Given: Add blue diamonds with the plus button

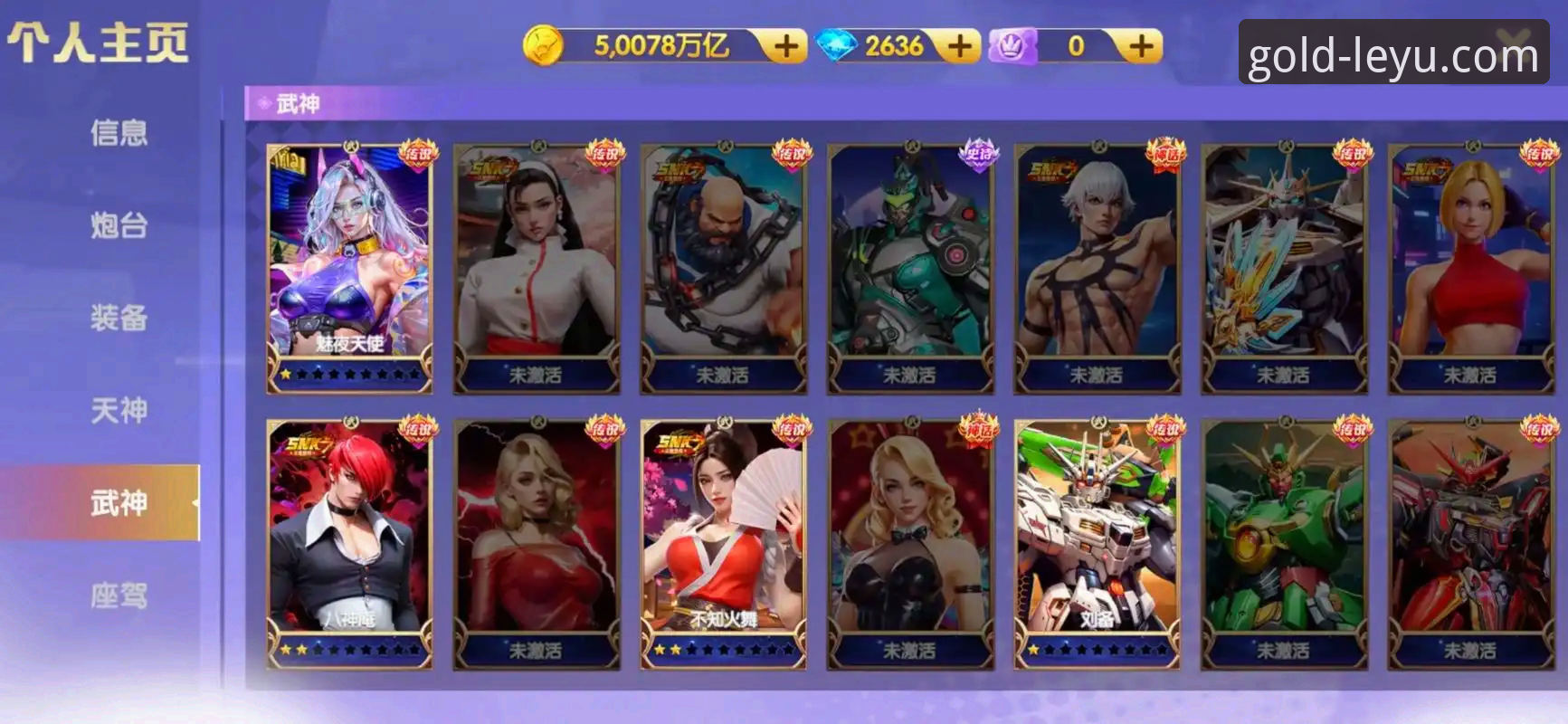Looking at the screenshot, I should pos(960,46).
